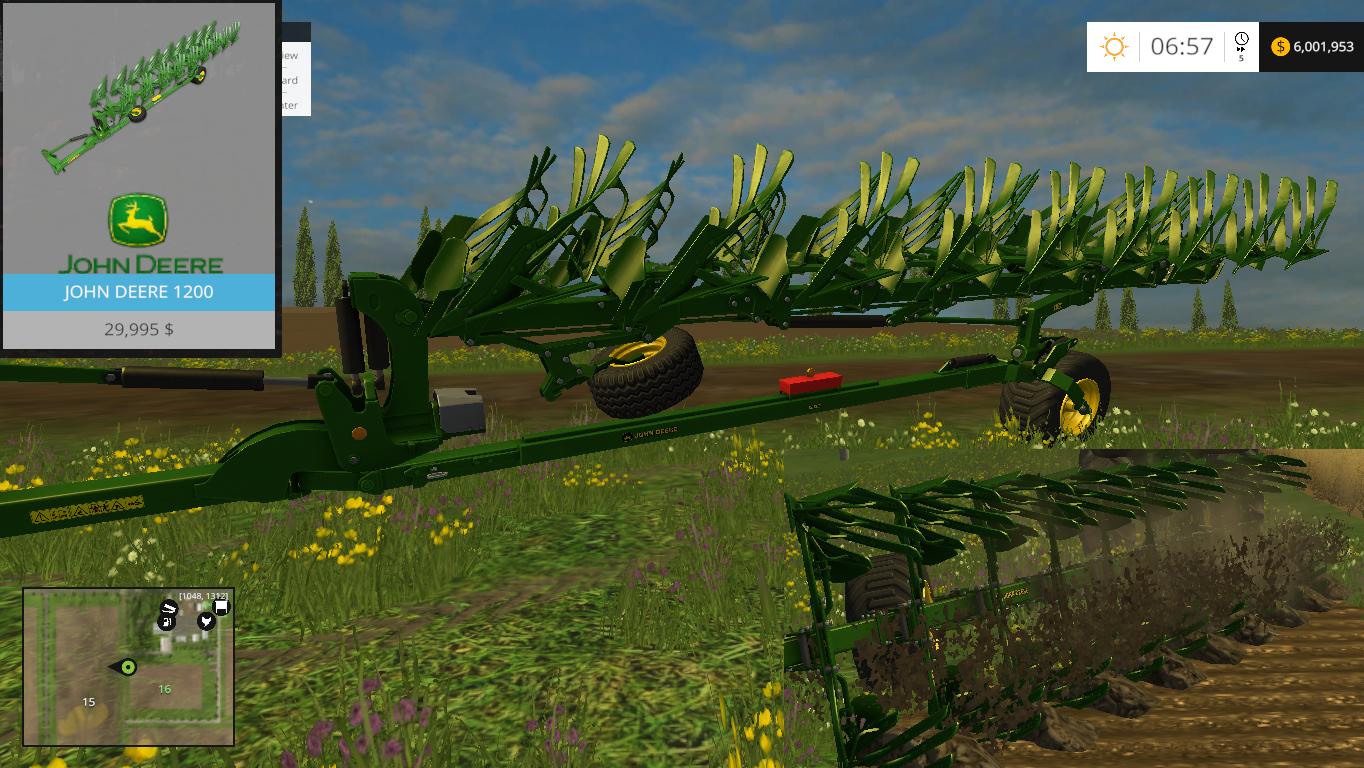1364x768 pixels.
Task: Select the fuel station icon on minimap
Action: [167, 622]
